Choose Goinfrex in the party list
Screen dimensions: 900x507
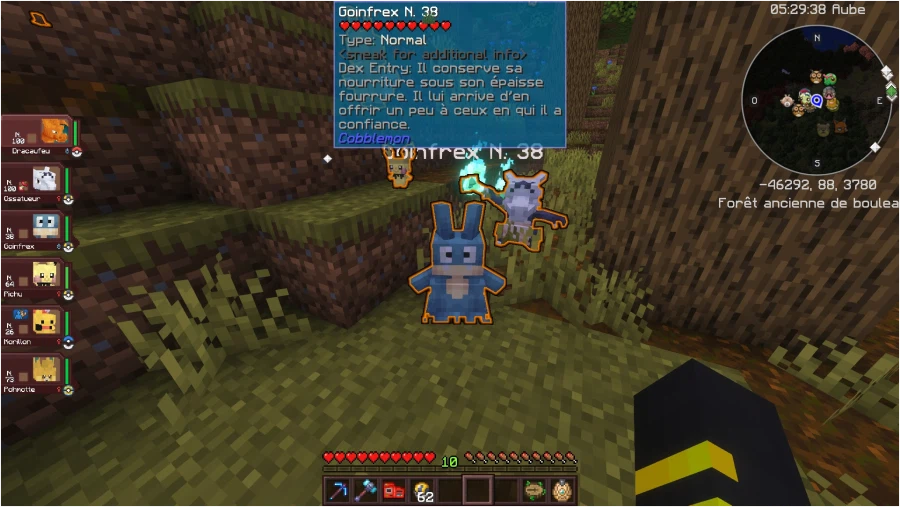pos(34,231)
